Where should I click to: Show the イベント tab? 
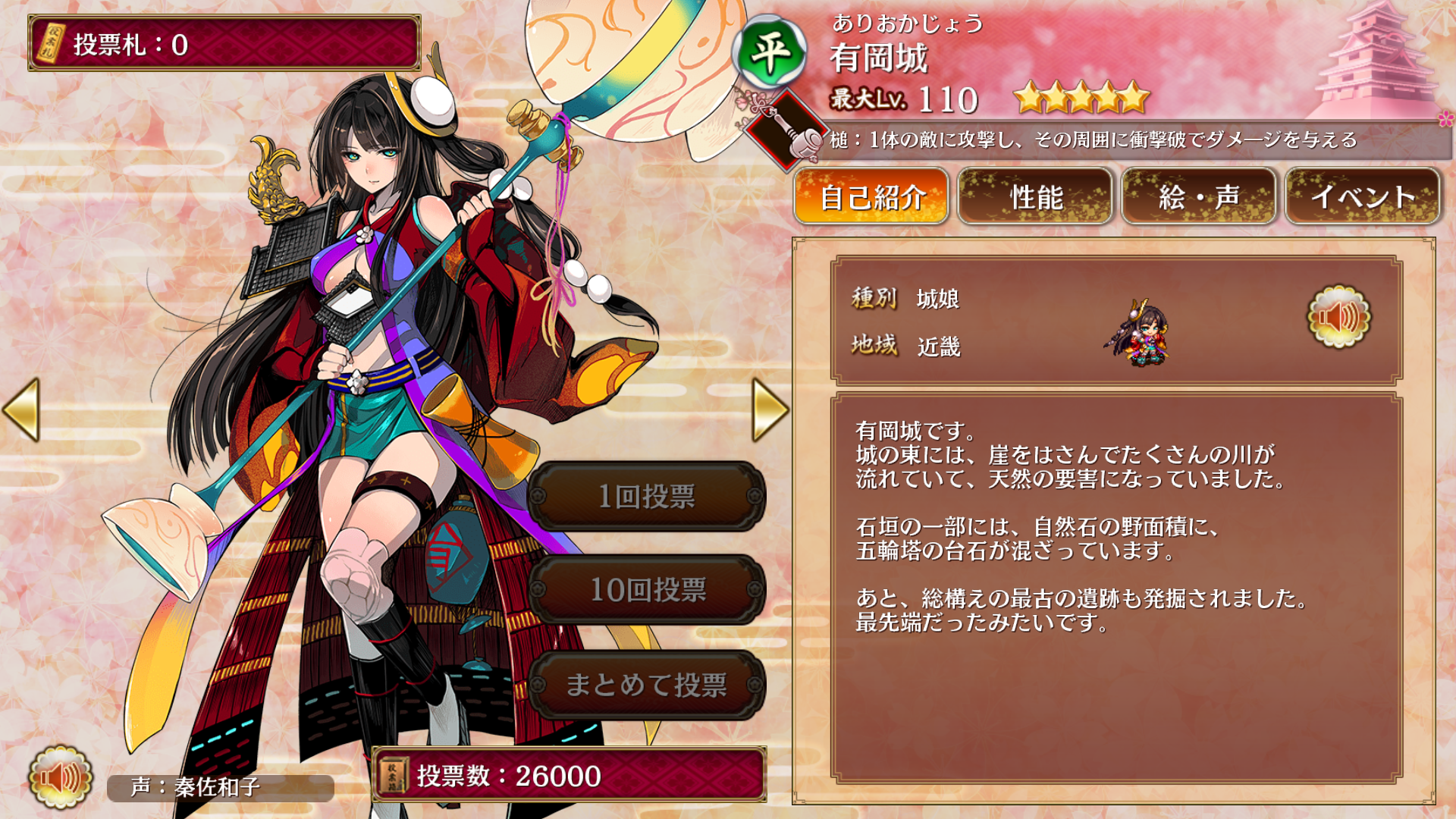(1363, 197)
